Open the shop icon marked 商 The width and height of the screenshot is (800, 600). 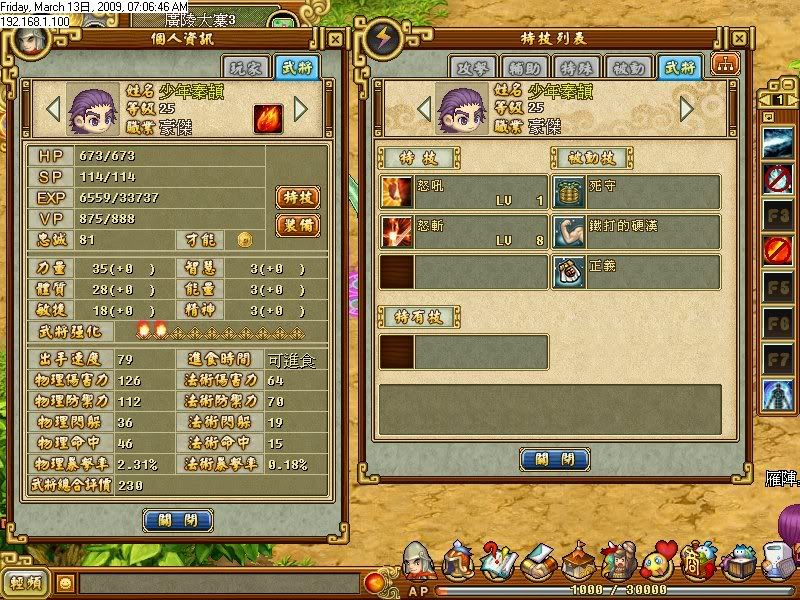click(696, 558)
